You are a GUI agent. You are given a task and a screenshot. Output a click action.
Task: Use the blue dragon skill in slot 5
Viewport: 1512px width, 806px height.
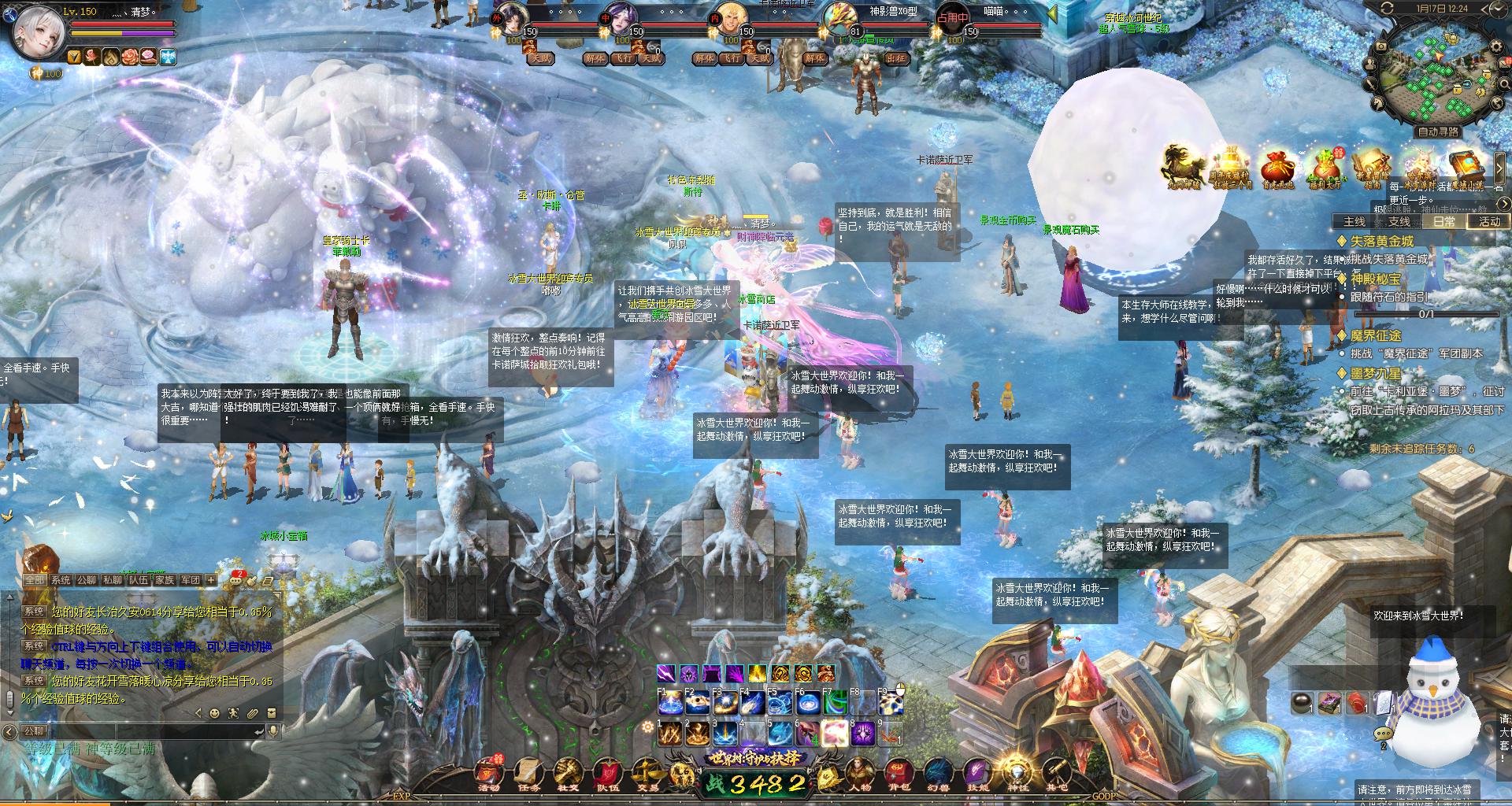coord(778,734)
